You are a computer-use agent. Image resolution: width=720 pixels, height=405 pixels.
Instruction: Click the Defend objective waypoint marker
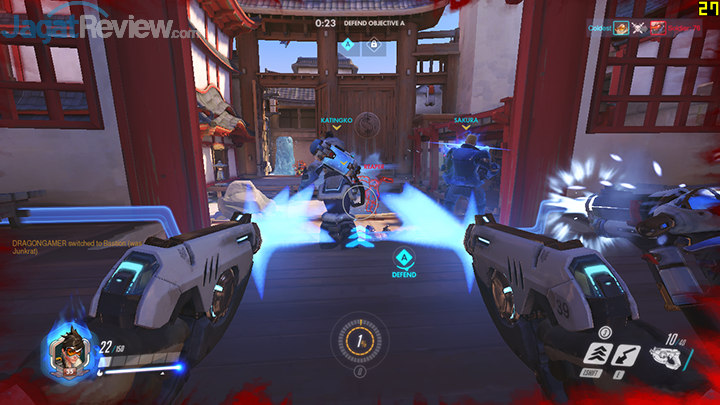point(403,261)
